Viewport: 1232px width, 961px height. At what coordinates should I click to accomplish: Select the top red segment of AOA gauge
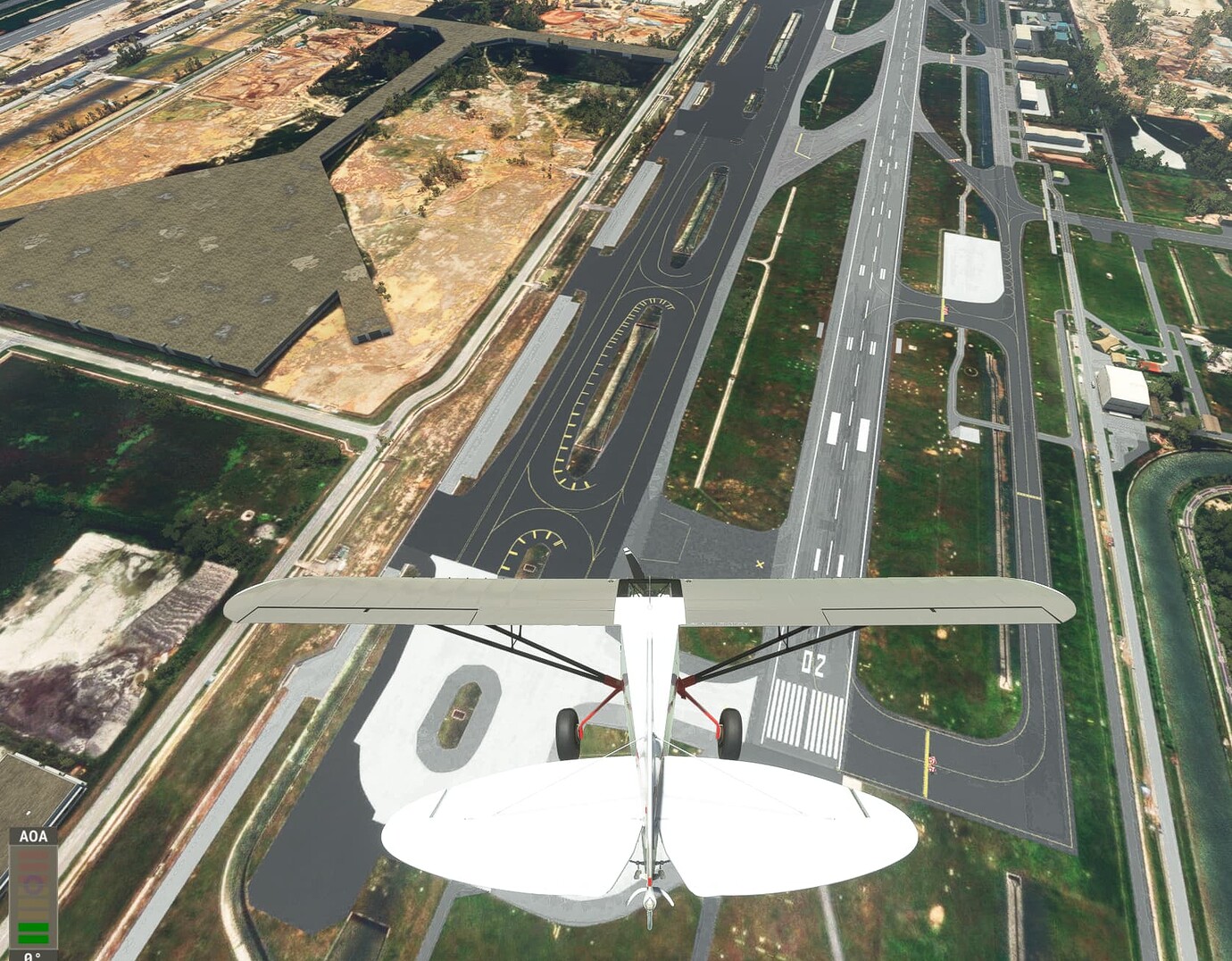(x=33, y=855)
